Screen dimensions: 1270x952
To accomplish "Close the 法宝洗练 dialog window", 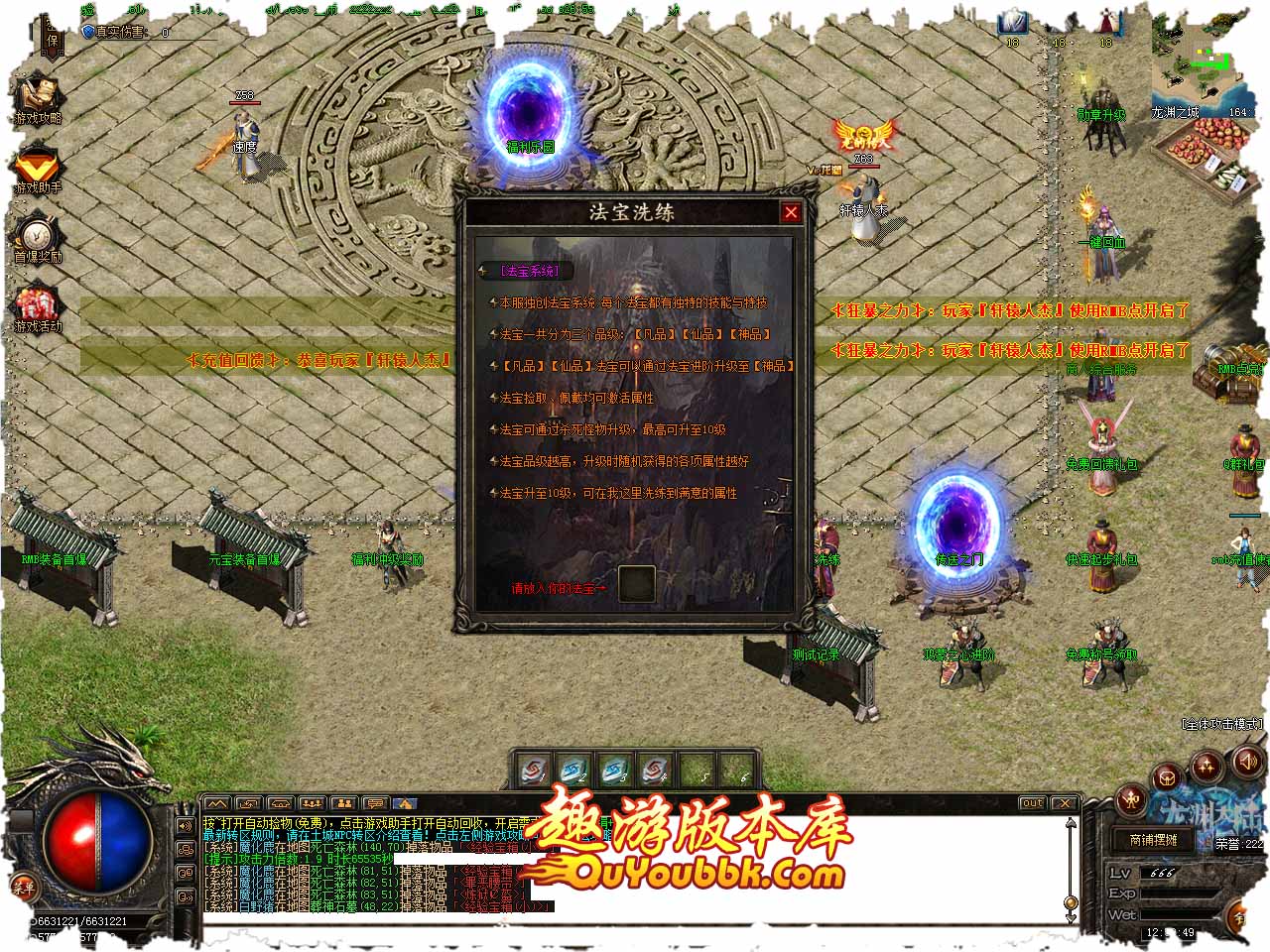I will click(x=791, y=212).
